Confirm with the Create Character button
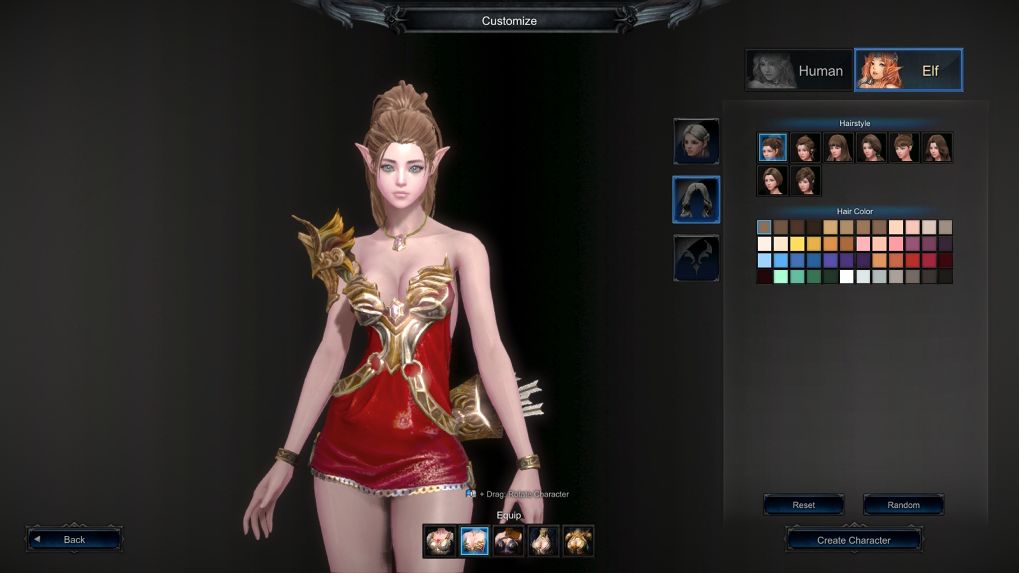 pos(853,540)
